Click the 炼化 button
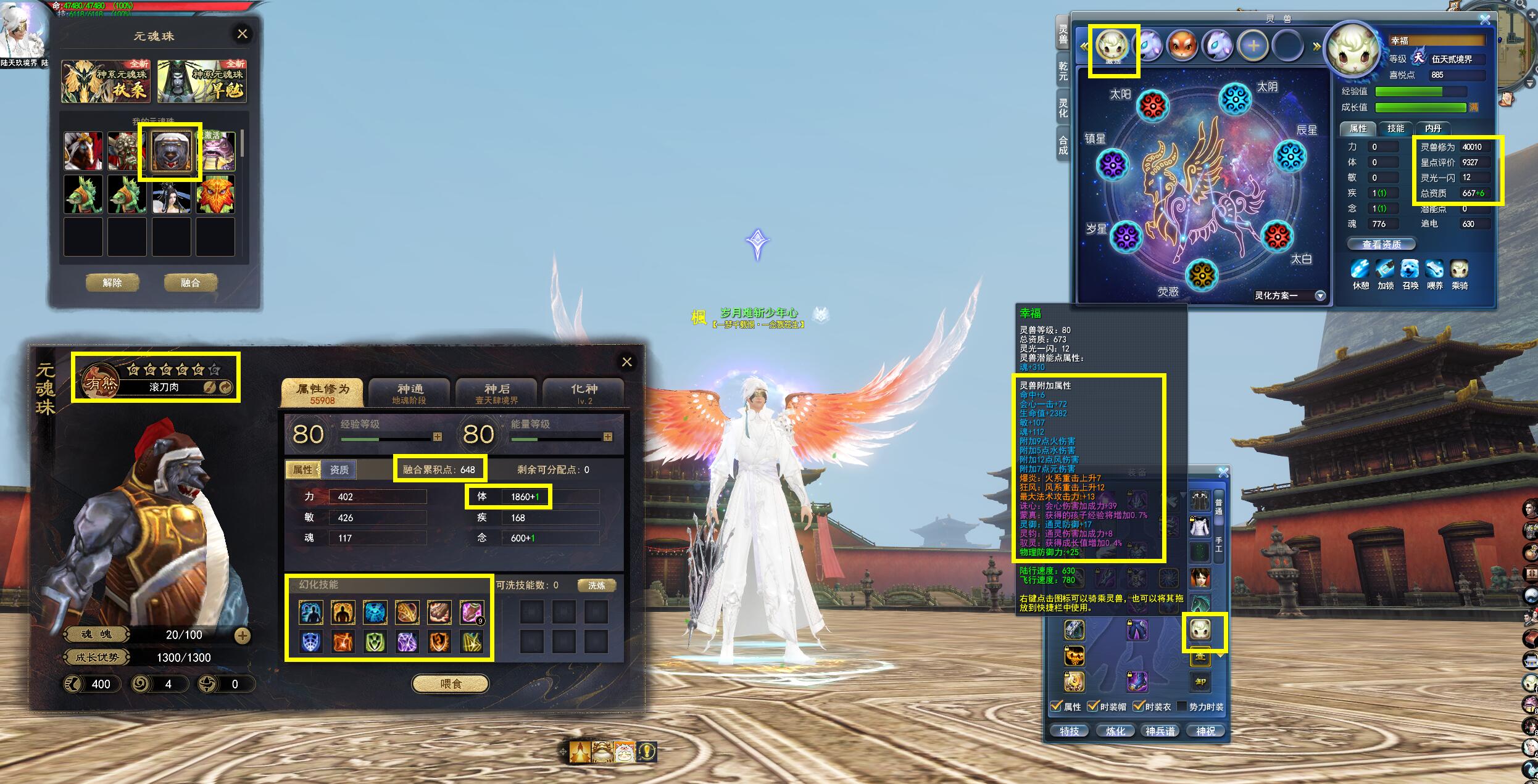 click(1115, 731)
